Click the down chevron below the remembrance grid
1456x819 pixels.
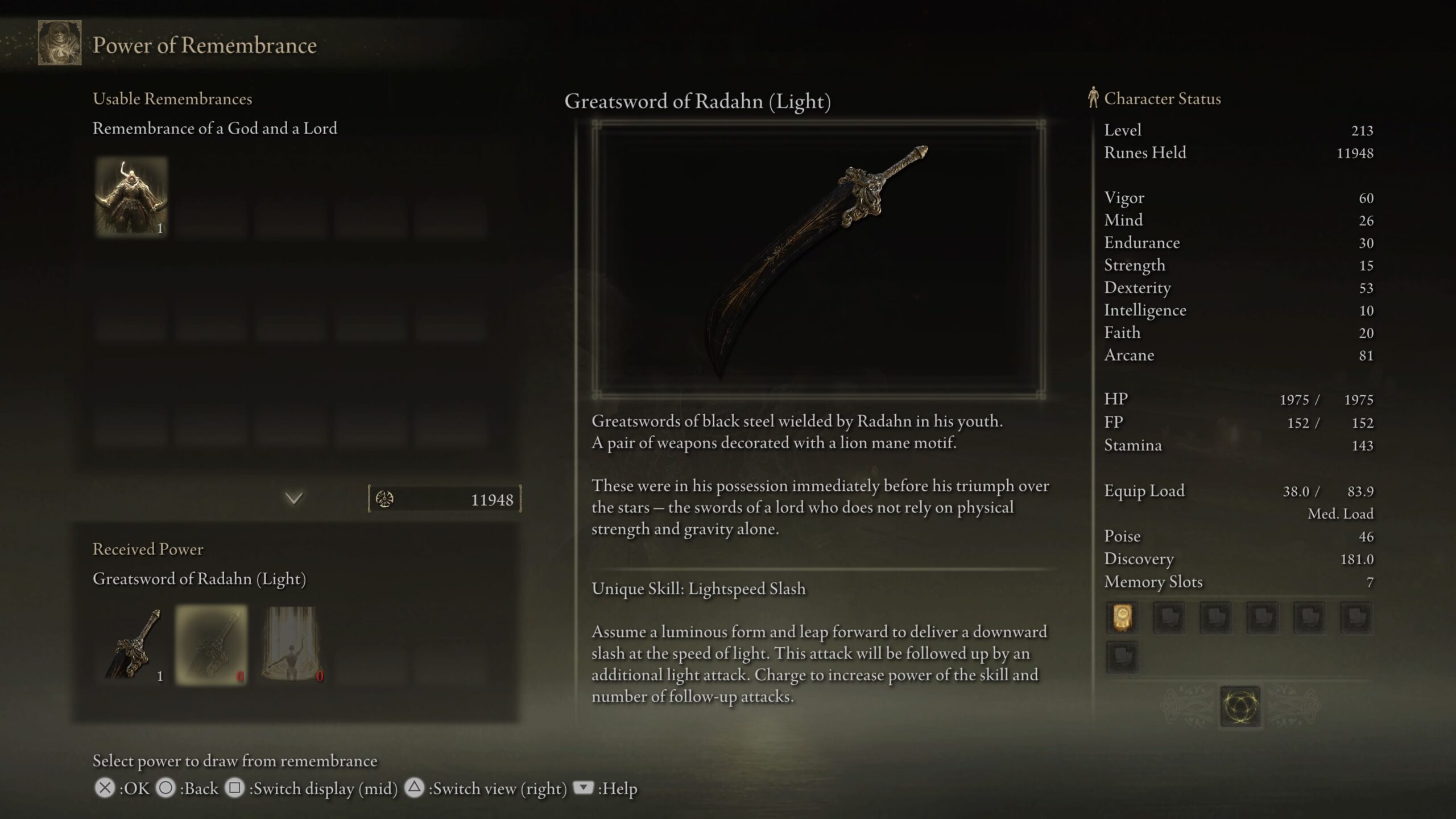click(293, 499)
